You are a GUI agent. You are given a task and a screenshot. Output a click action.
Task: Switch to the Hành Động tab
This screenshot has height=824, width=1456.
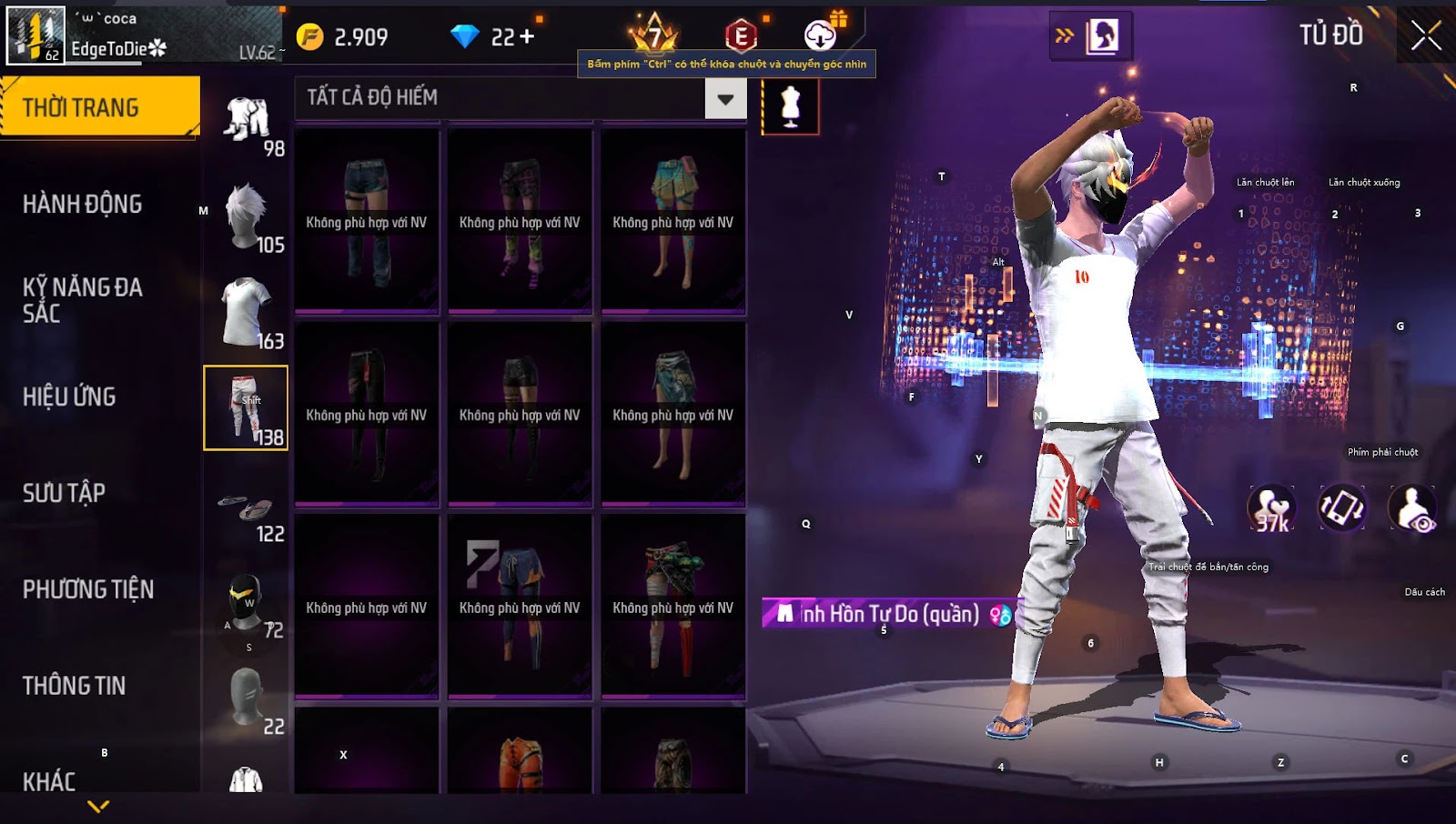click(83, 204)
